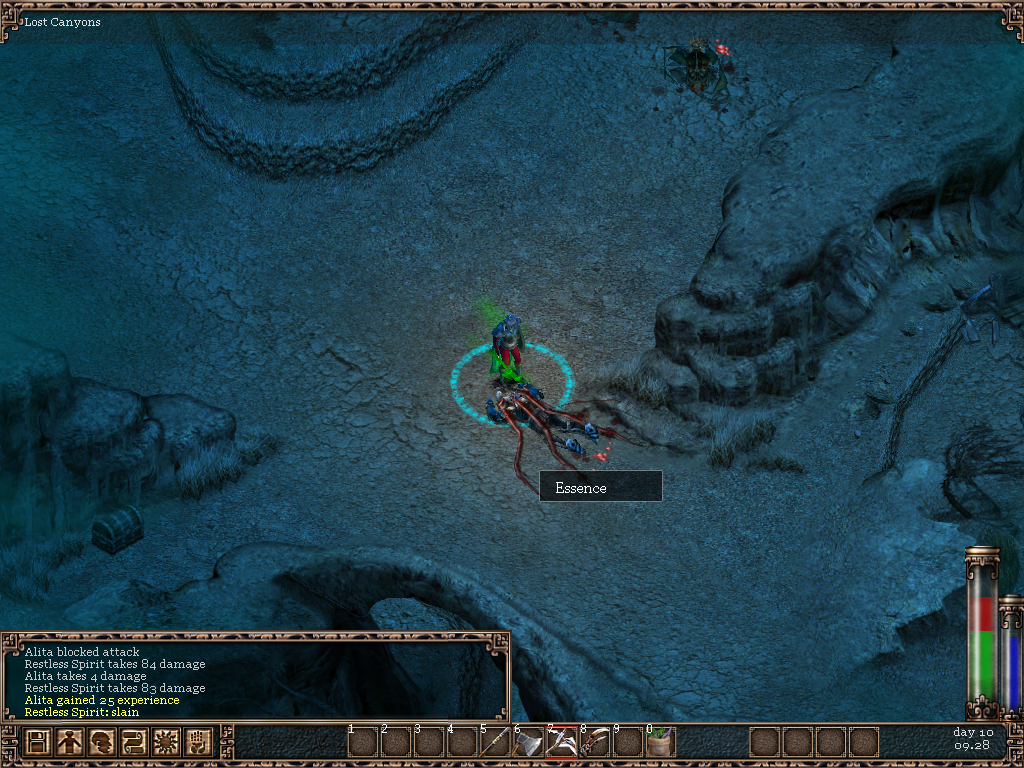Select the staff in hotbar slot 5
Image resolution: width=1024 pixels, height=768 pixels.
495,743
